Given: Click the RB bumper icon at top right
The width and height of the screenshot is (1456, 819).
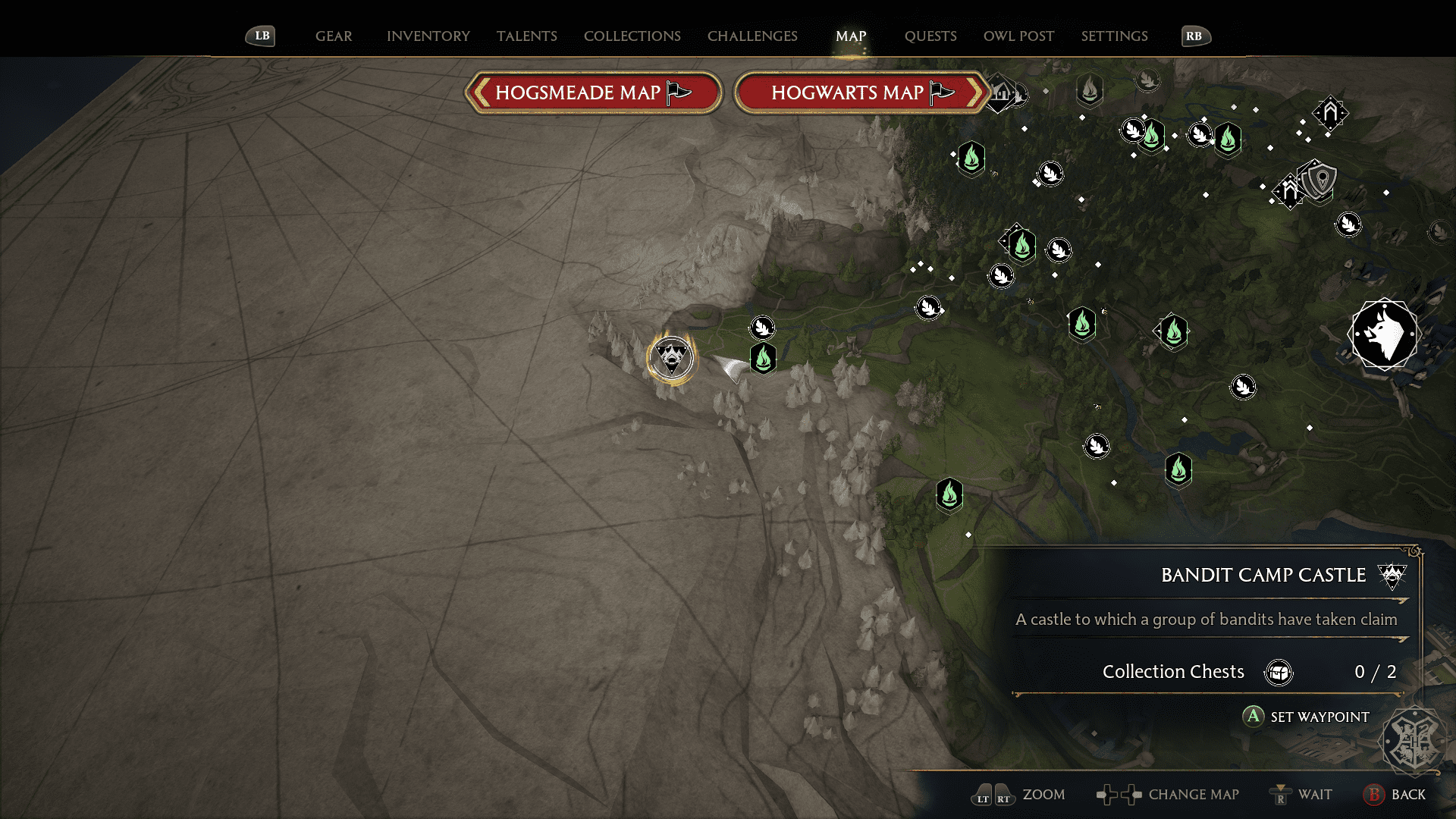Looking at the screenshot, I should 1196,35.
